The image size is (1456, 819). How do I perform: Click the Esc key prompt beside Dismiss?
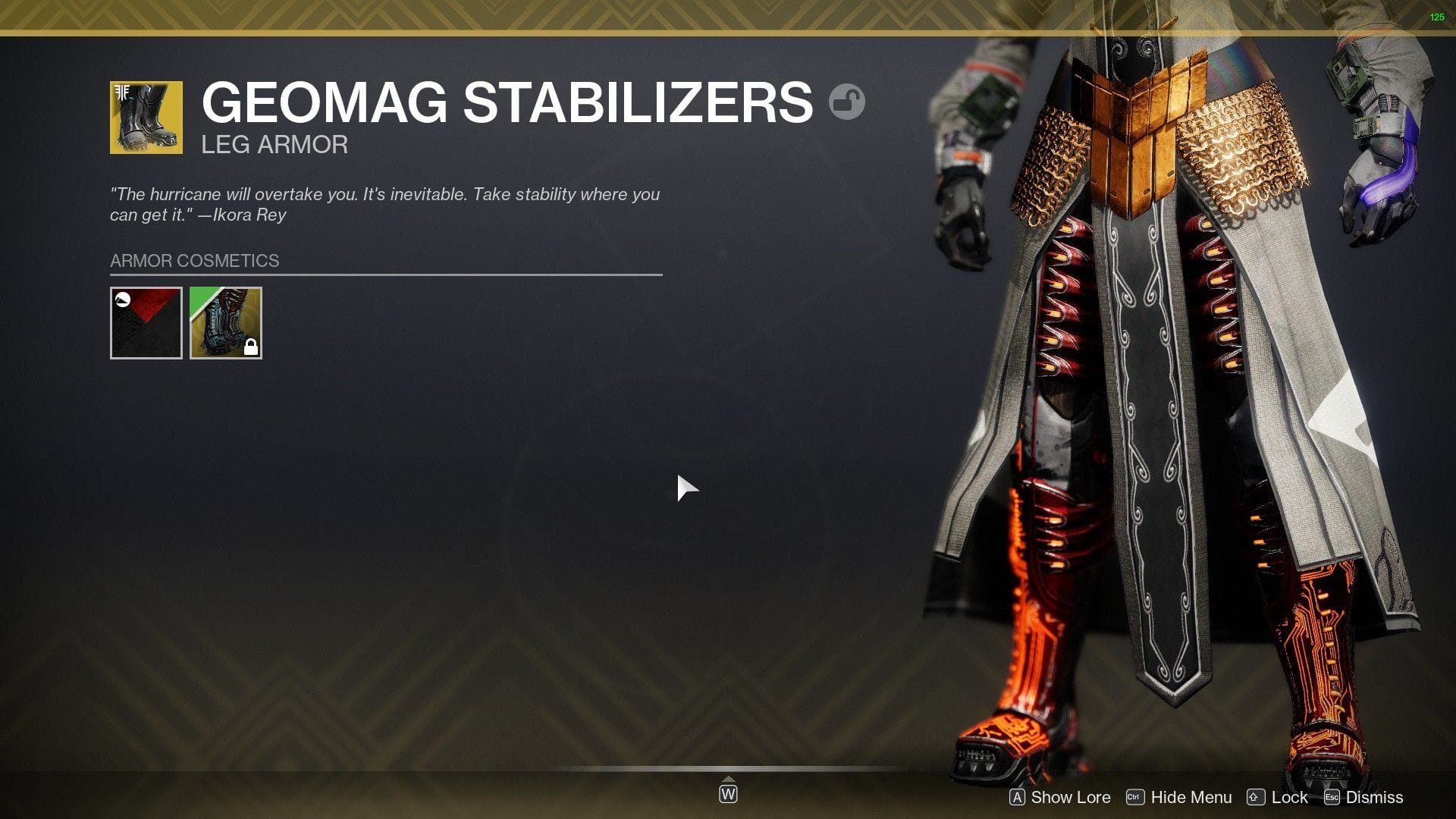pyautogui.click(x=1331, y=797)
